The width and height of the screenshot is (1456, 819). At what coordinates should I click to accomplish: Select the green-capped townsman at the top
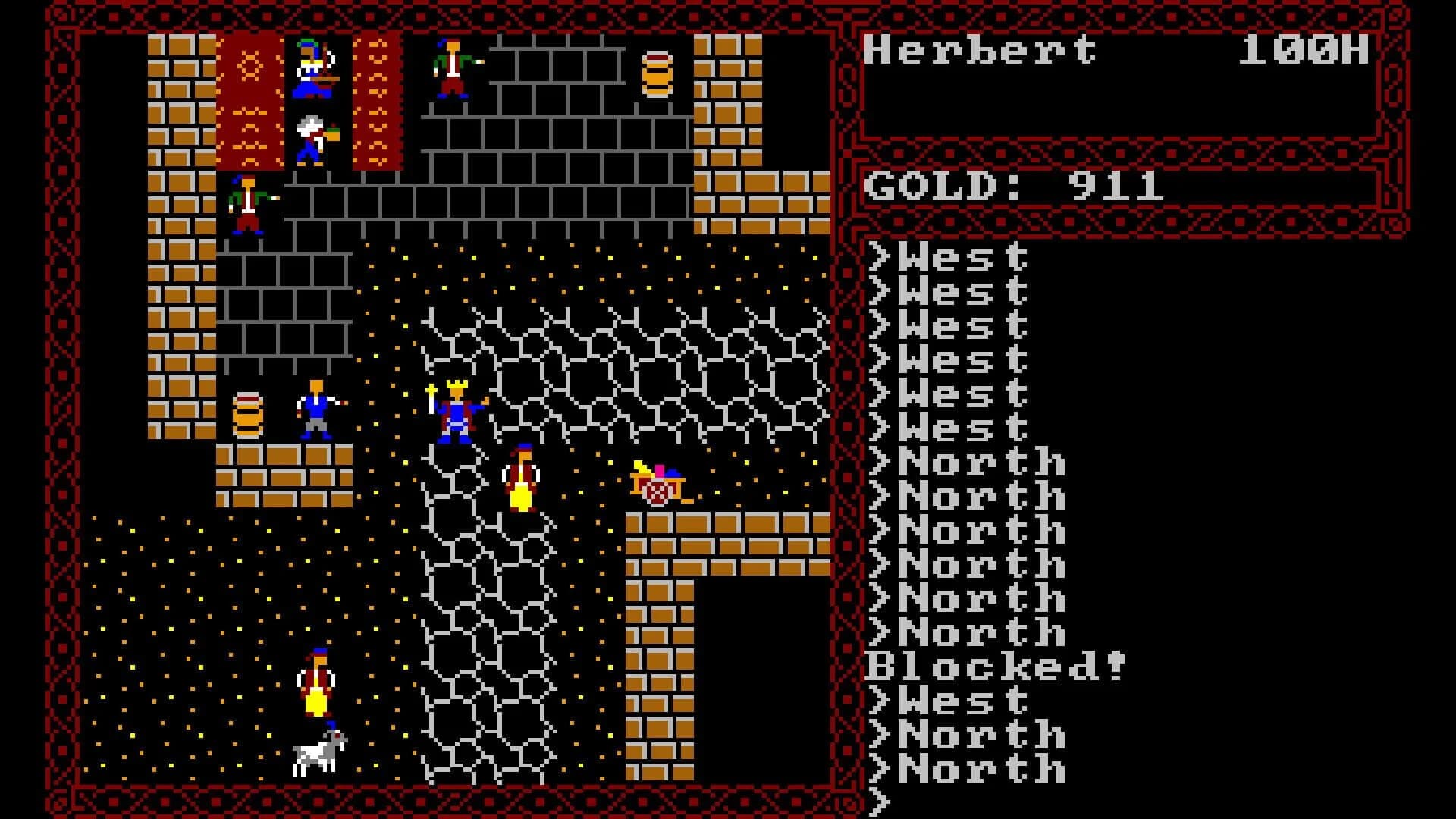point(450,68)
